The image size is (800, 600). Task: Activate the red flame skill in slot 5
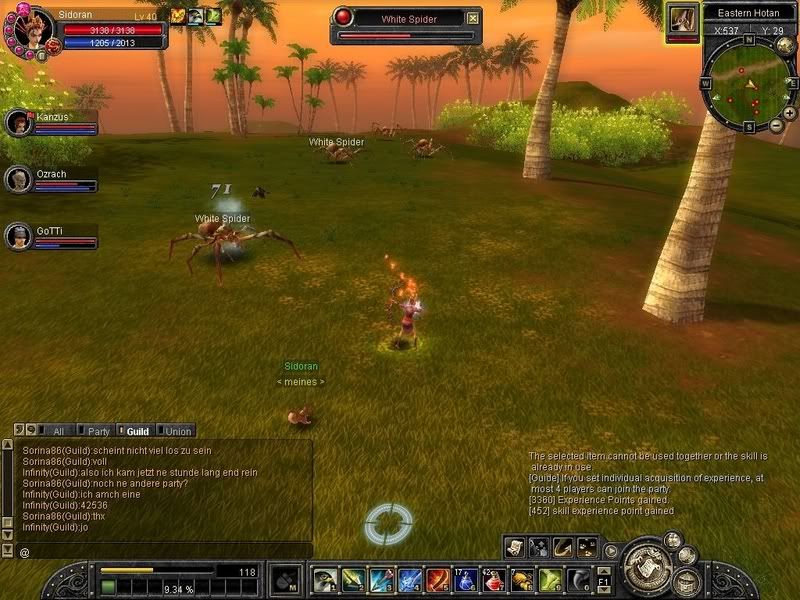[438, 580]
